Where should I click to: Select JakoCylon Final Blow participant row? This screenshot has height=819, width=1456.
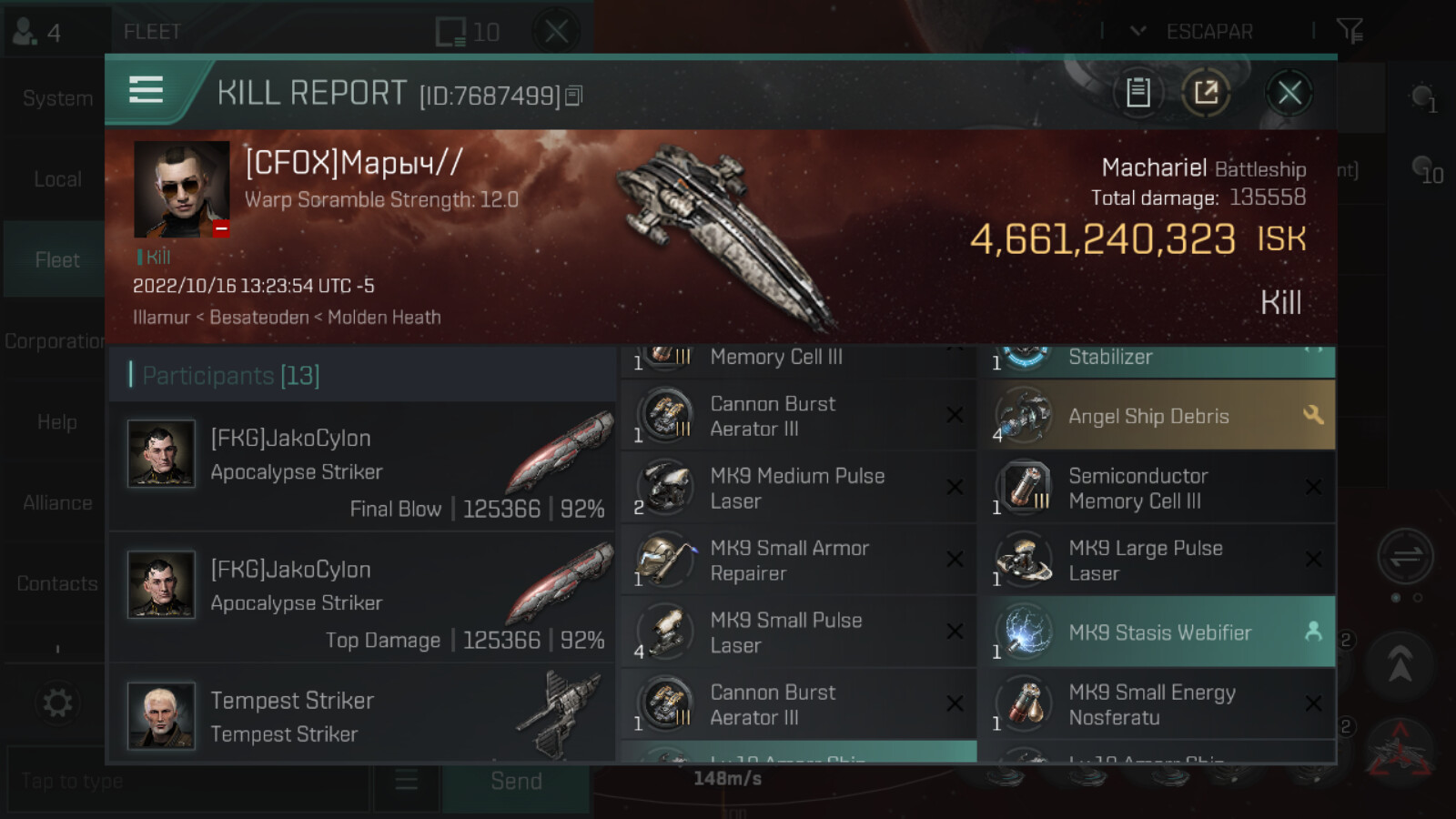pyautogui.click(x=362, y=469)
